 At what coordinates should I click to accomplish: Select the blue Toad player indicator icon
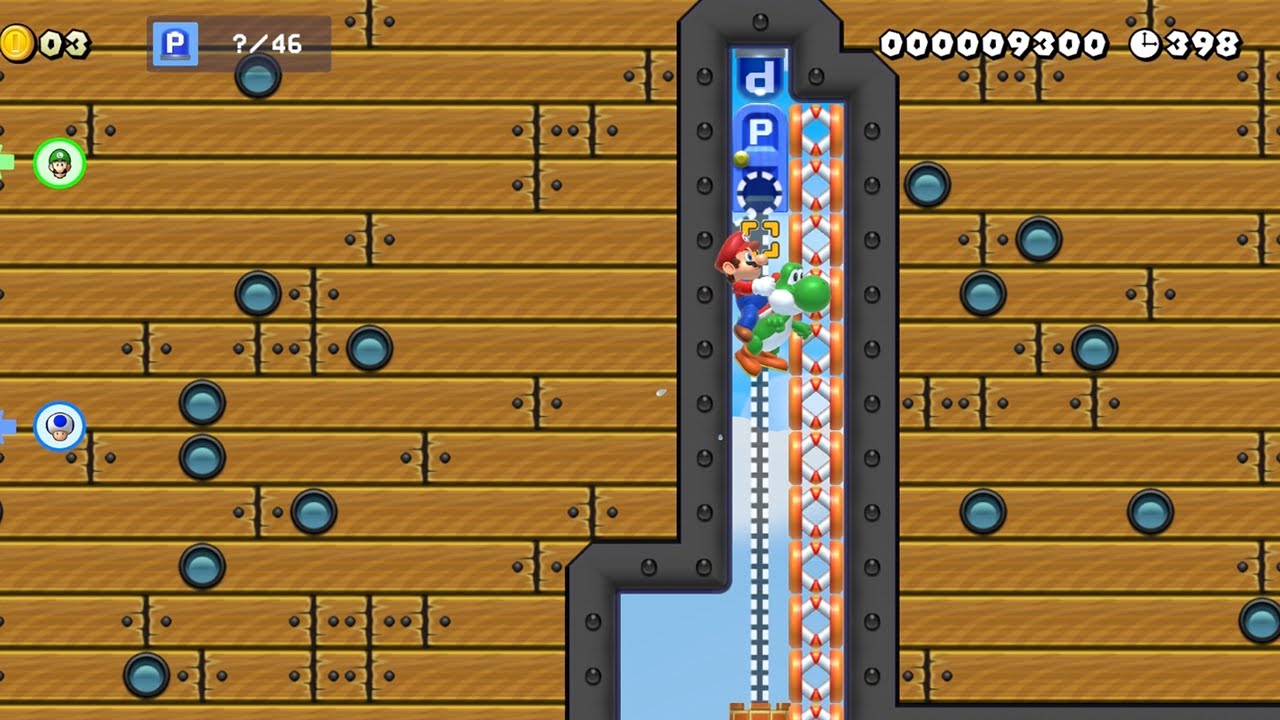coord(59,426)
